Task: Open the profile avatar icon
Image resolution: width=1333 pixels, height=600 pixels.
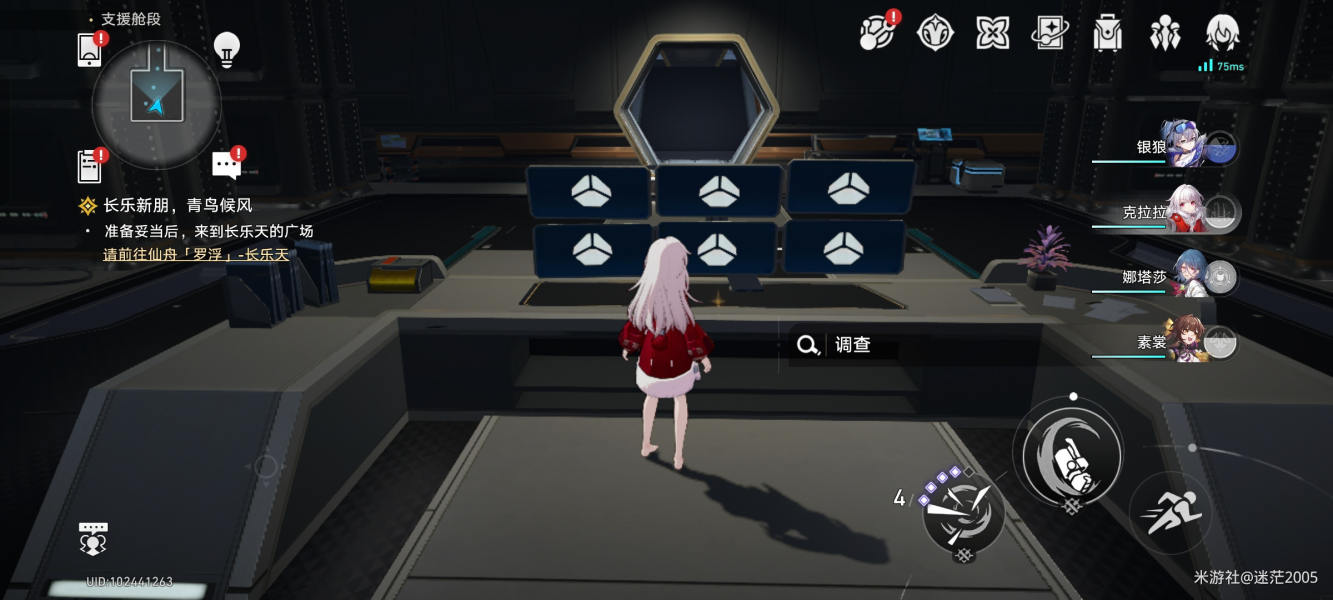Action: (1222, 33)
